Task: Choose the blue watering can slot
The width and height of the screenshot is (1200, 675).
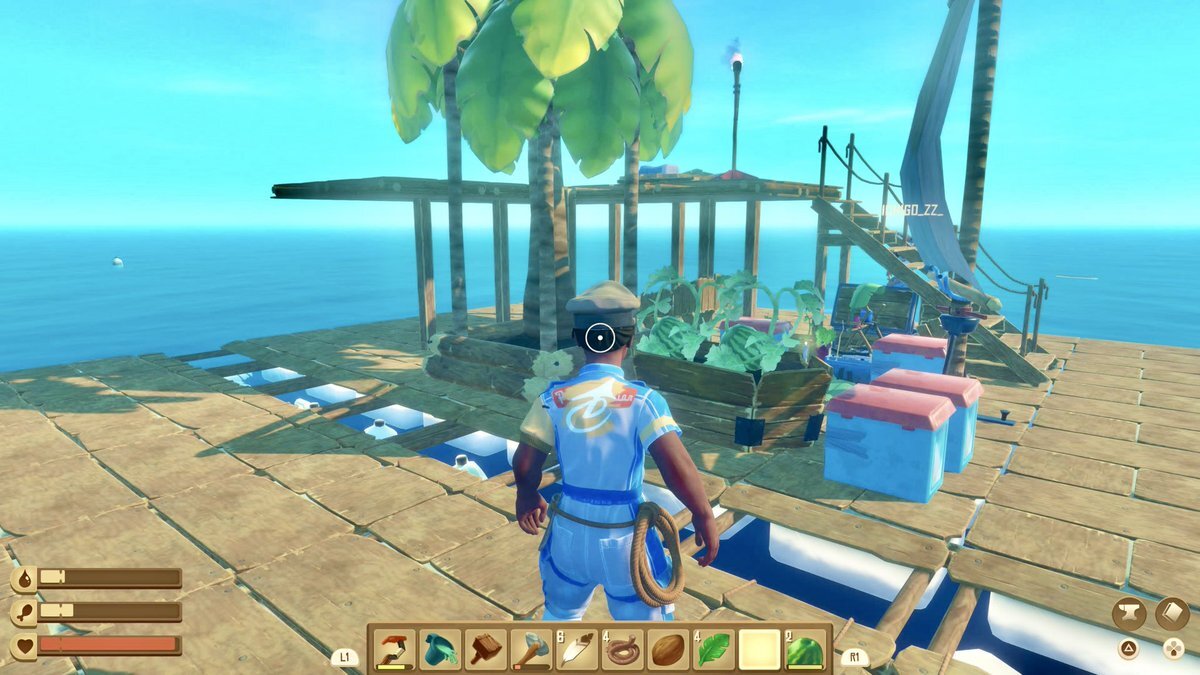Action: tap(440, 650)
